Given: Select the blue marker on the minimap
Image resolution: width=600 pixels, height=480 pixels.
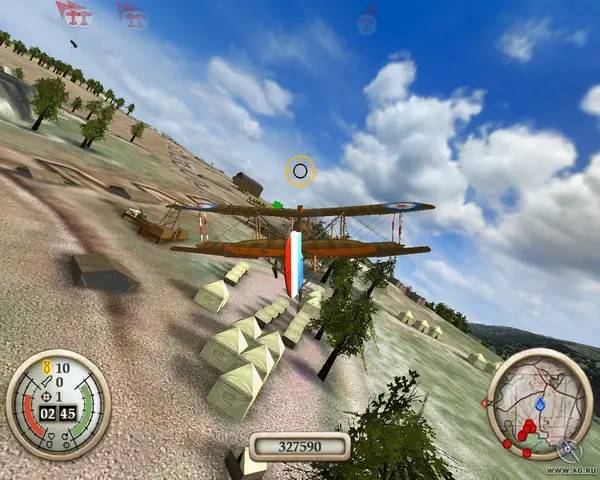Looking at the screenshot, I should pyautogui.click(x=541, y=405).
